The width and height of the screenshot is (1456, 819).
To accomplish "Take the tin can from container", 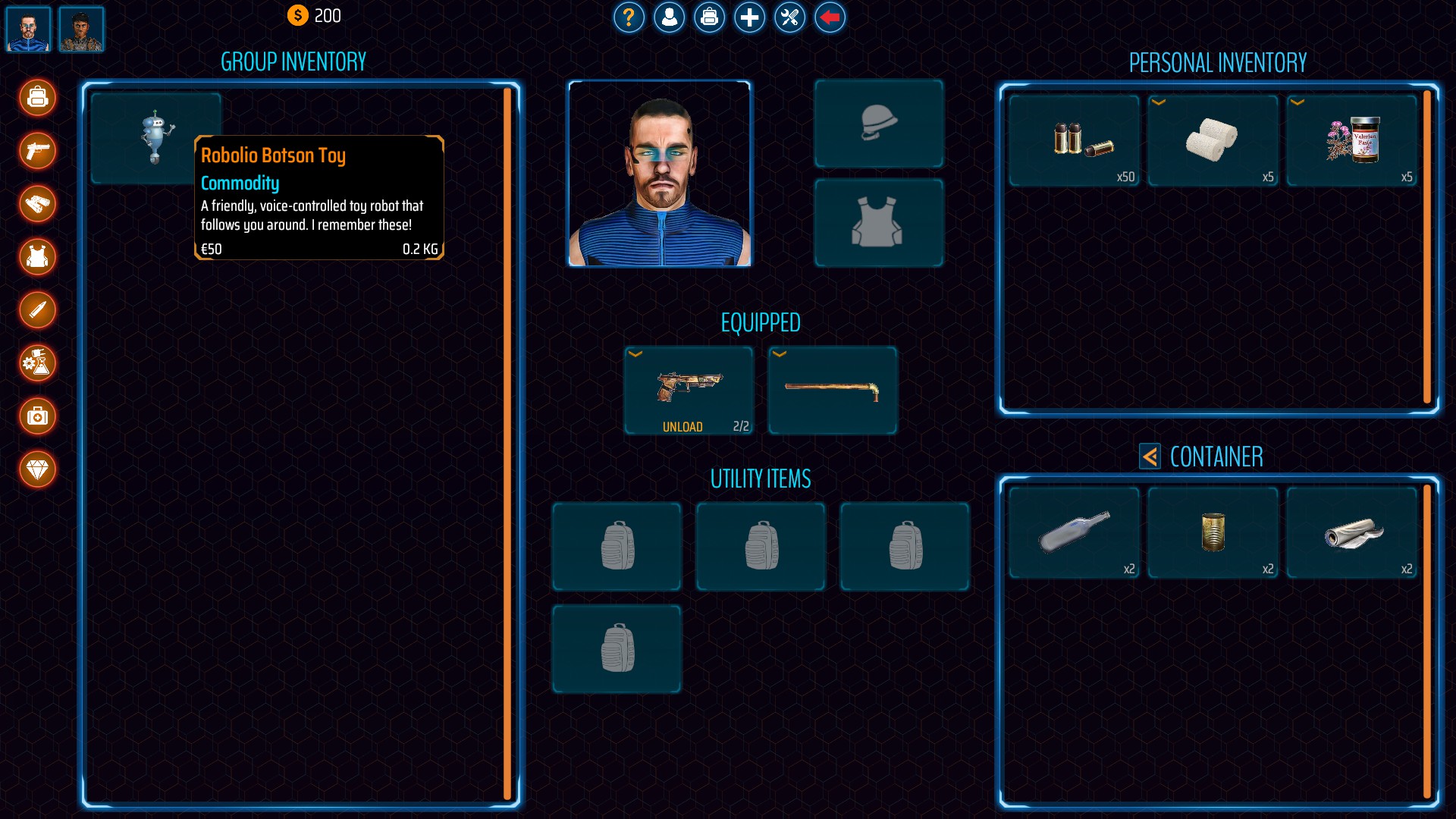I will (x=1212, y=532).
